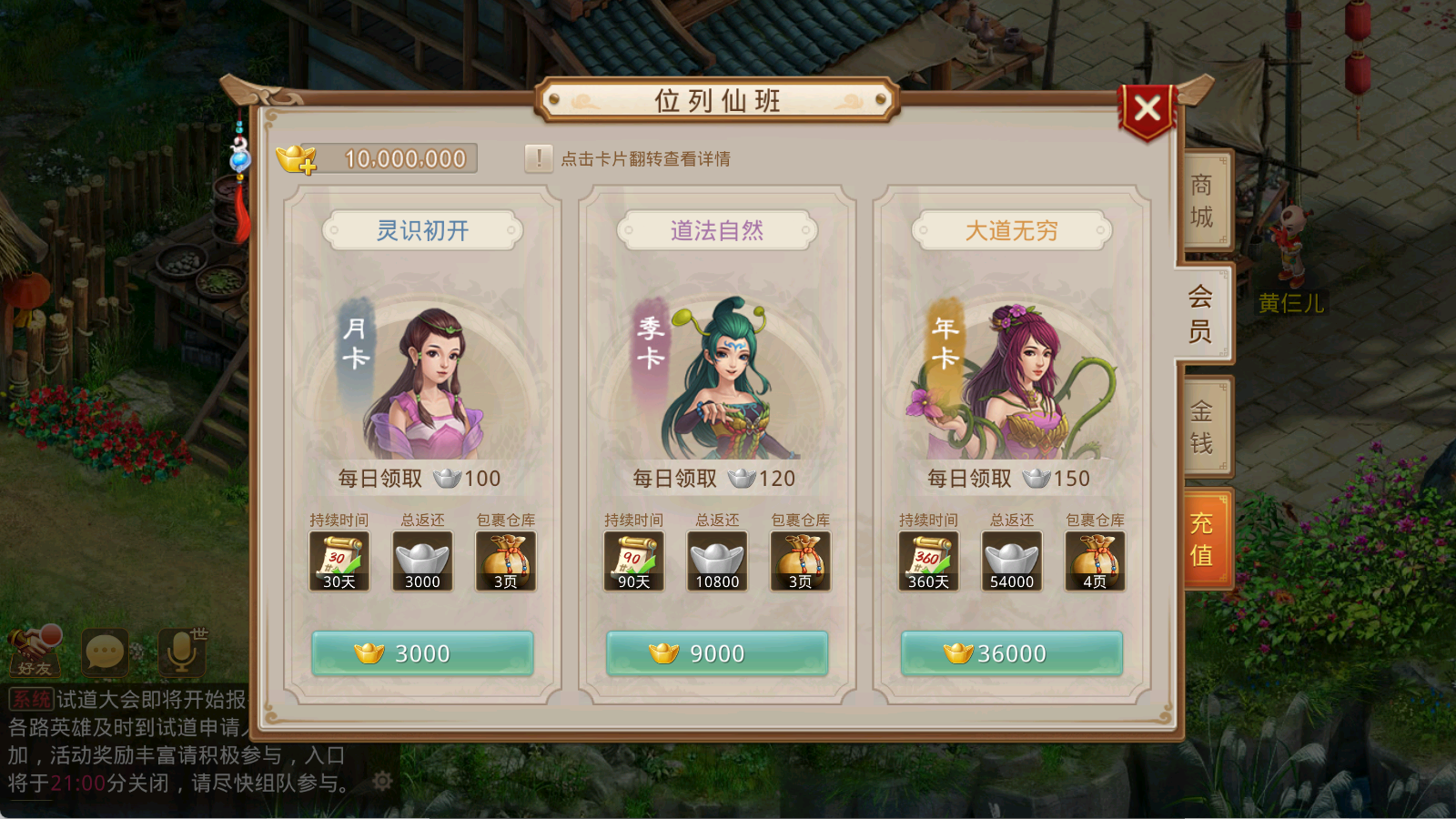This screenshot has height=819, width=1456.
Task: Buy the monthly card for 3000
Action: tap(422, 653)
